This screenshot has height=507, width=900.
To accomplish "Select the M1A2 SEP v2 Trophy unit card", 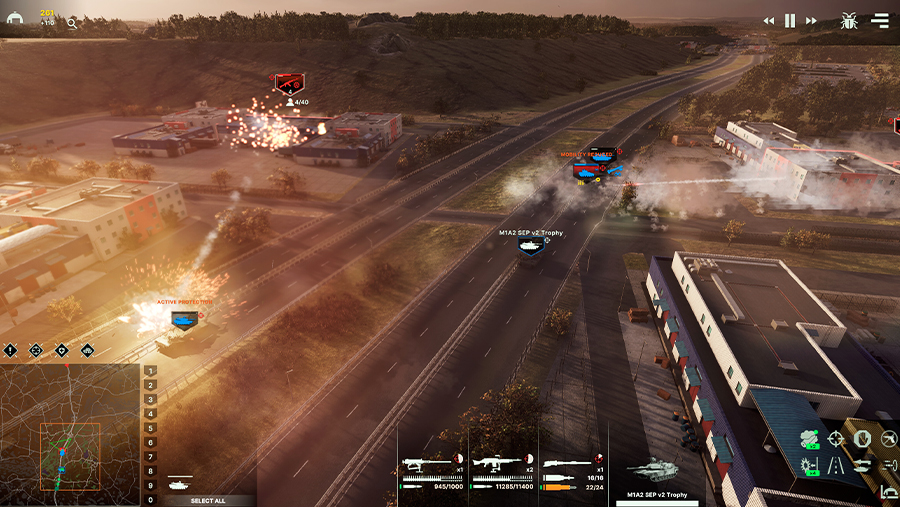I will [655, 475].
